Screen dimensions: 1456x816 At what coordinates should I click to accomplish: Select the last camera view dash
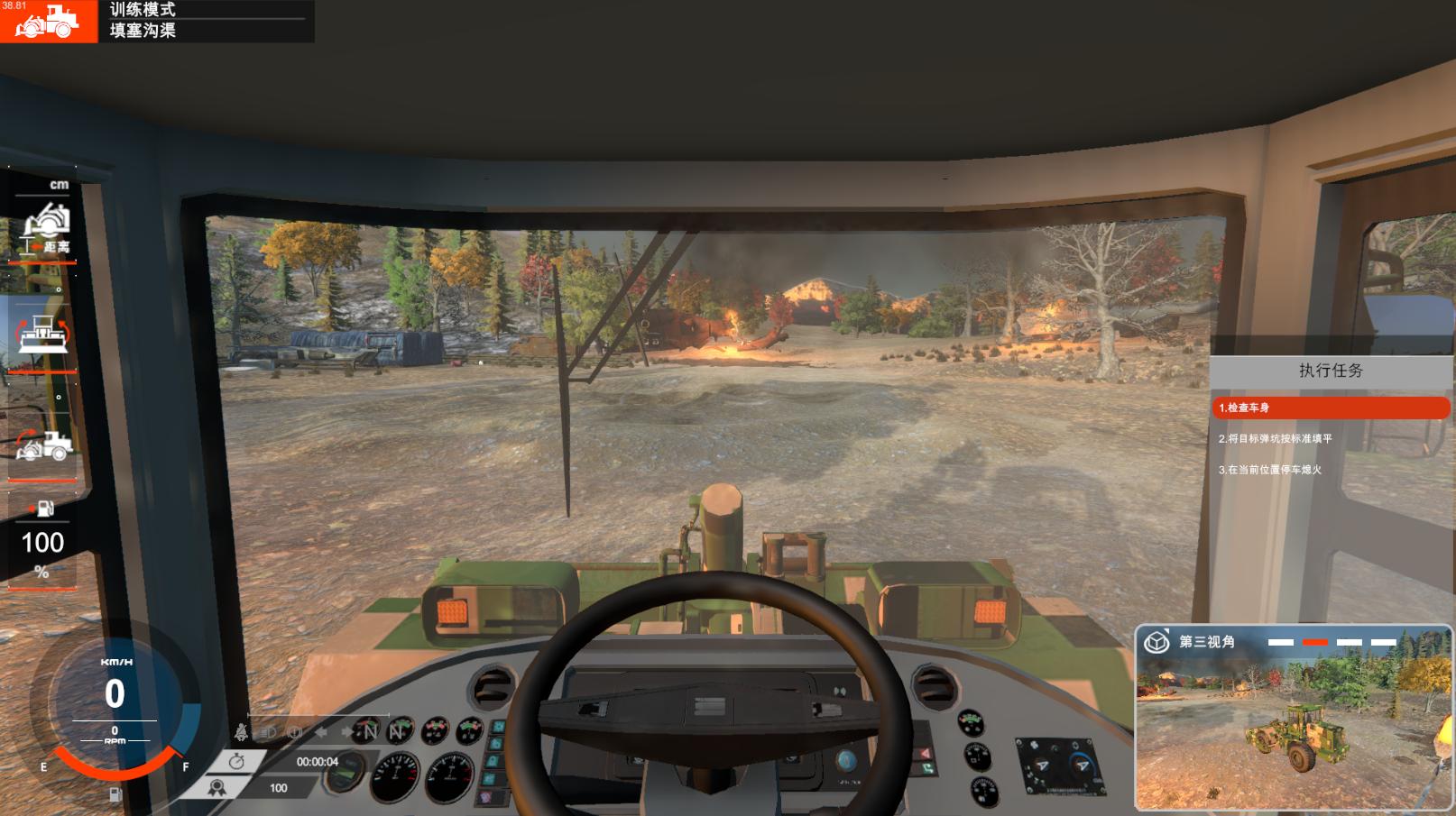(x=1383, y=642)
